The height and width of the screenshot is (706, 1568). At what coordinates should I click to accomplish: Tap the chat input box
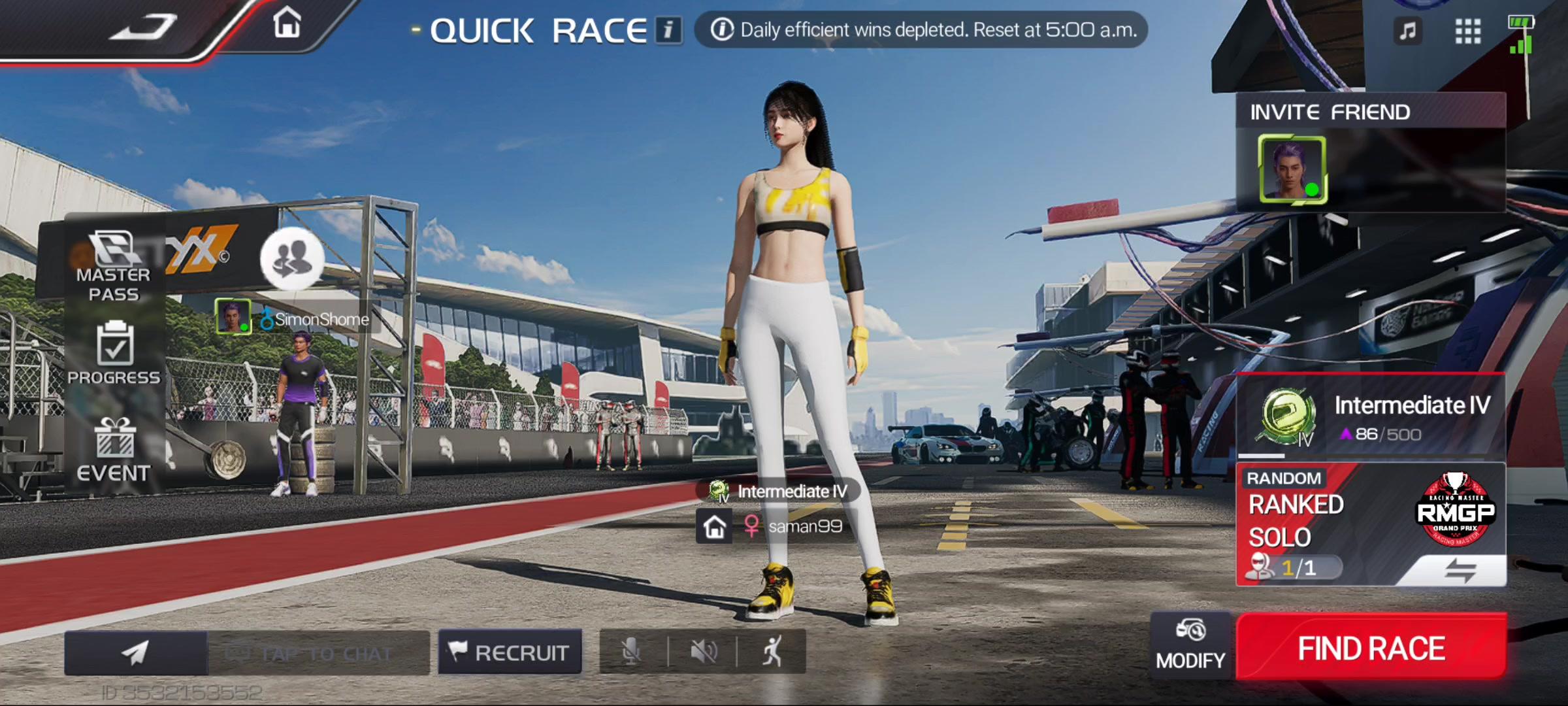[x=319, y=653]
